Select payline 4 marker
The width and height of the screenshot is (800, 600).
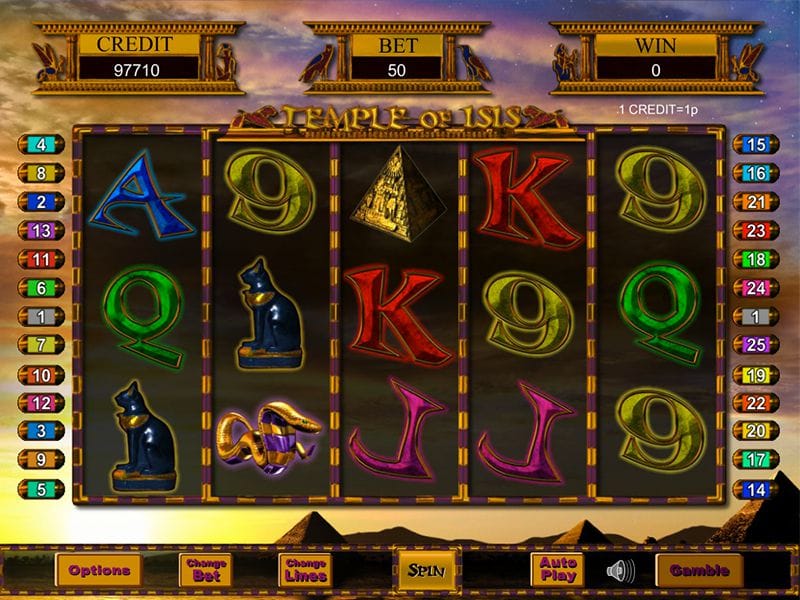point(42,145)
